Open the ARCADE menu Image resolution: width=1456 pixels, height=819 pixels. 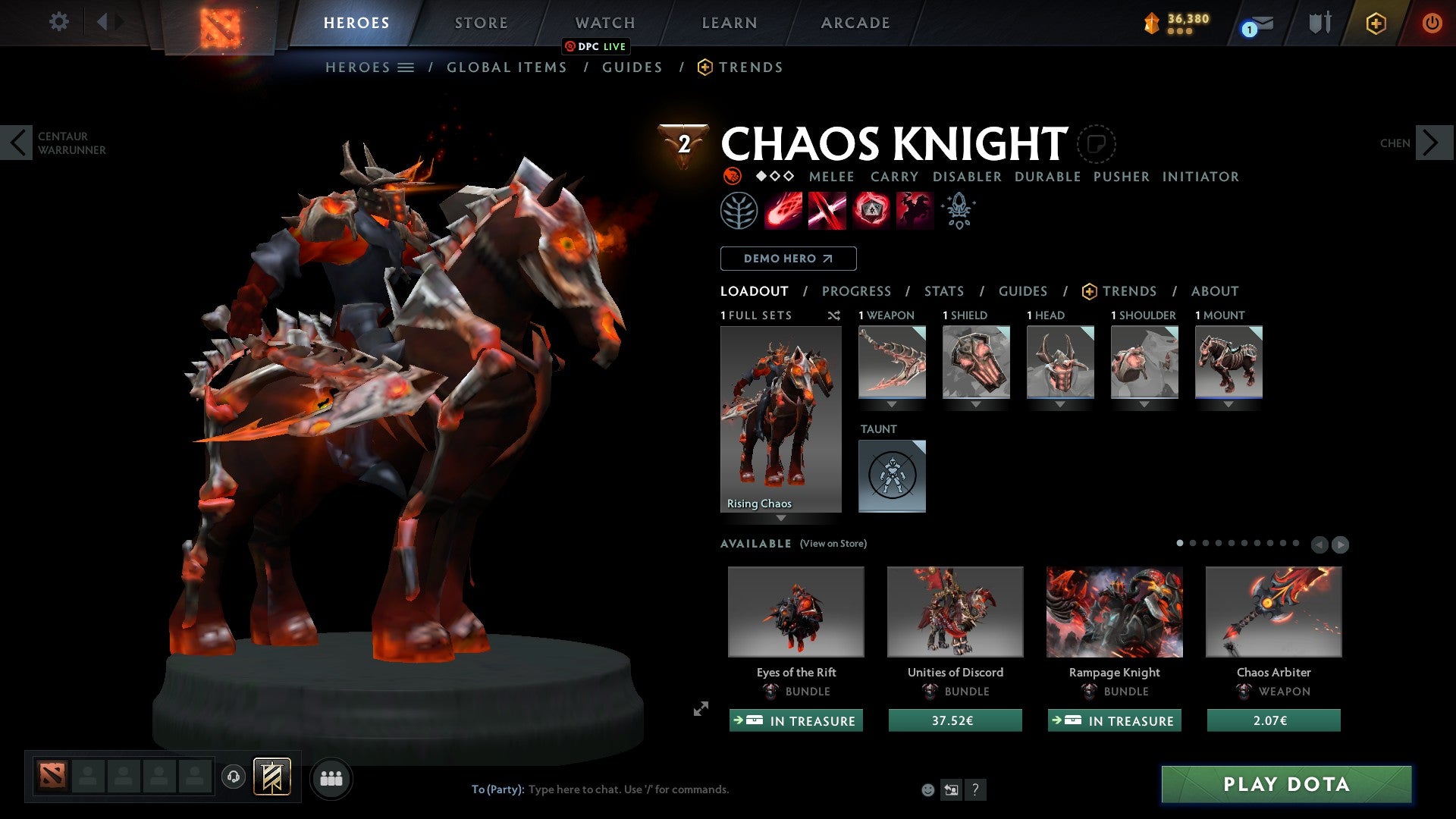coord(855,22)
